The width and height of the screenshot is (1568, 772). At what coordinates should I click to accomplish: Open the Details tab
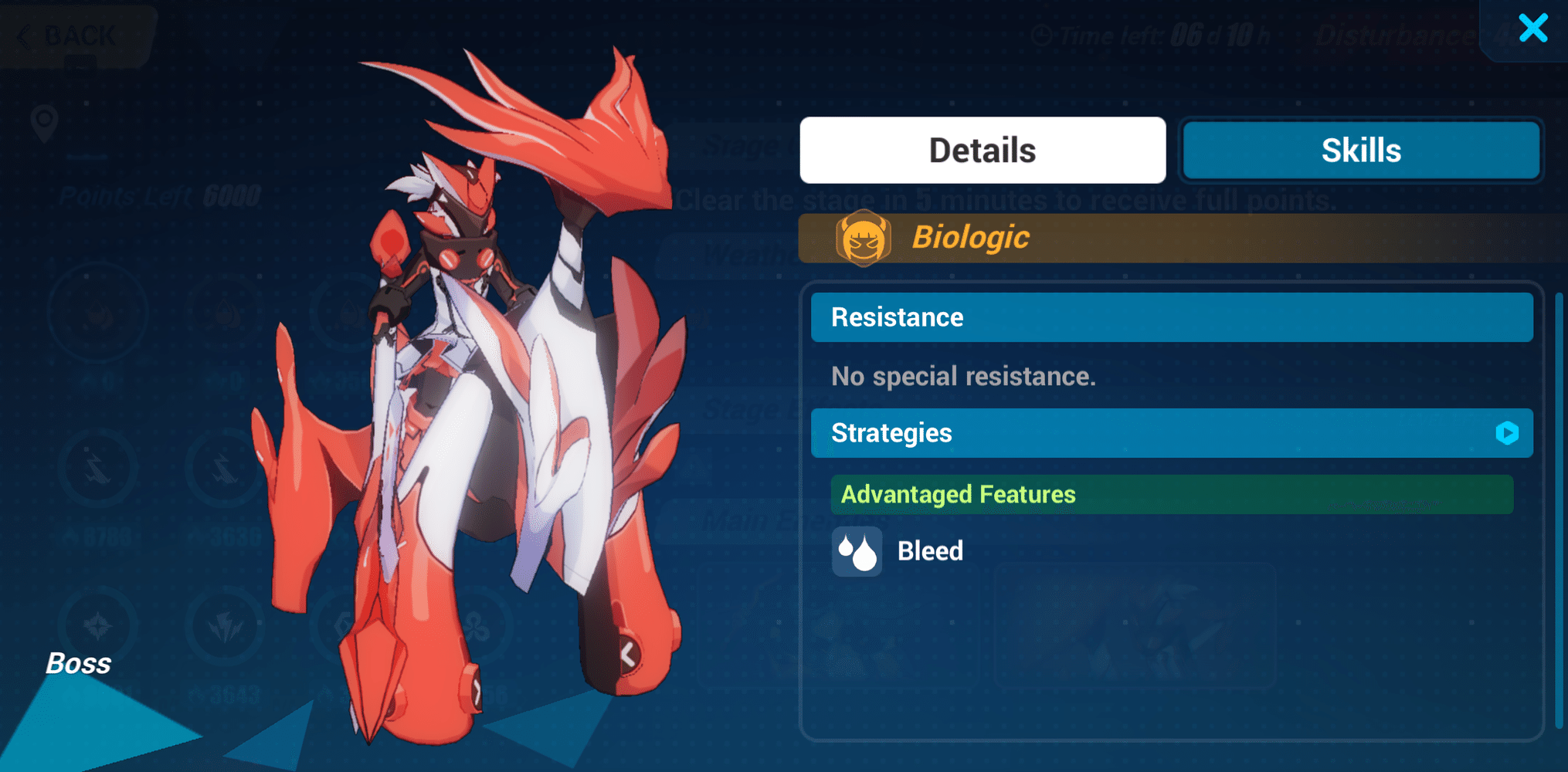click(982, 150)
